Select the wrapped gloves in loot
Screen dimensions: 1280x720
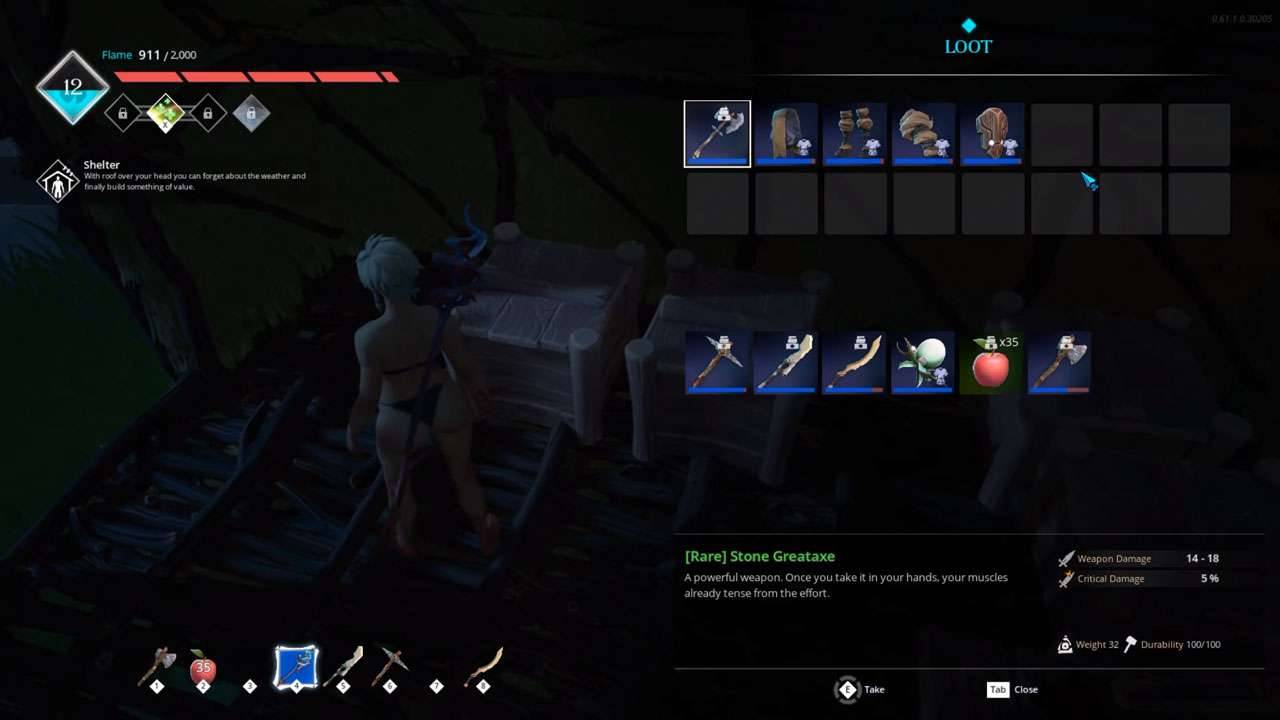924,134
